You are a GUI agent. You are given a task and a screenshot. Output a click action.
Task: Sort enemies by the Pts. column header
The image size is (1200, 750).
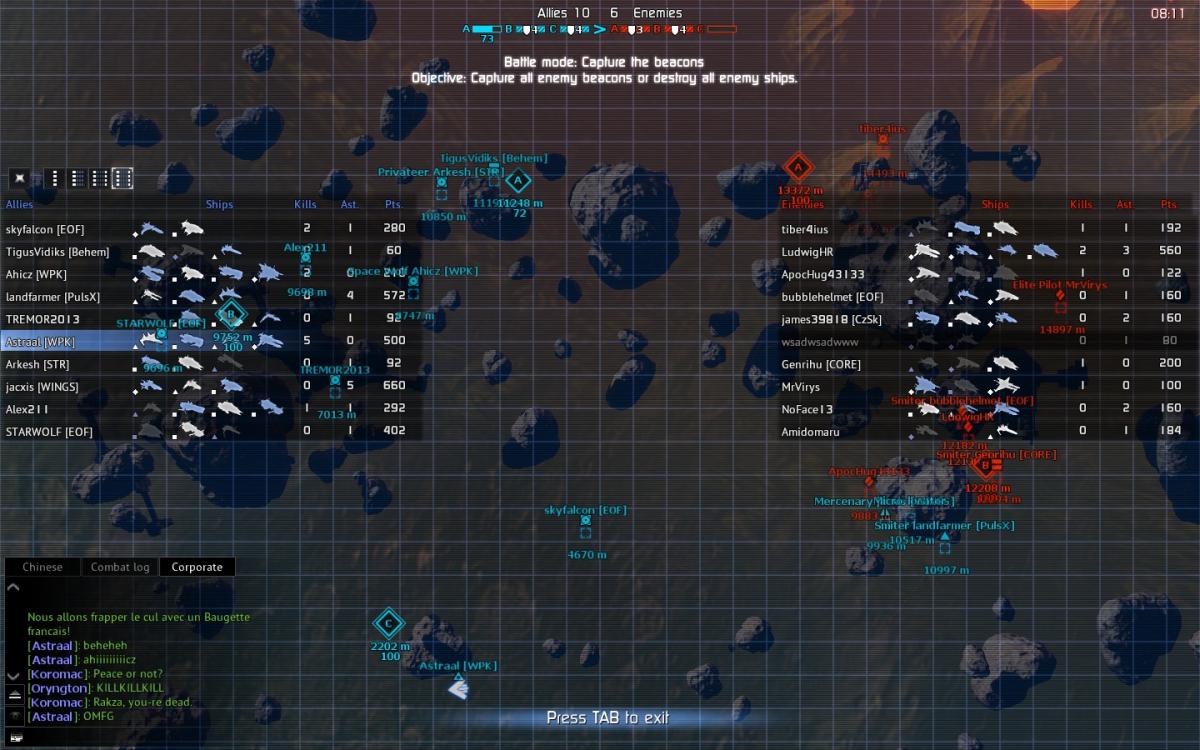point(1169,204)
